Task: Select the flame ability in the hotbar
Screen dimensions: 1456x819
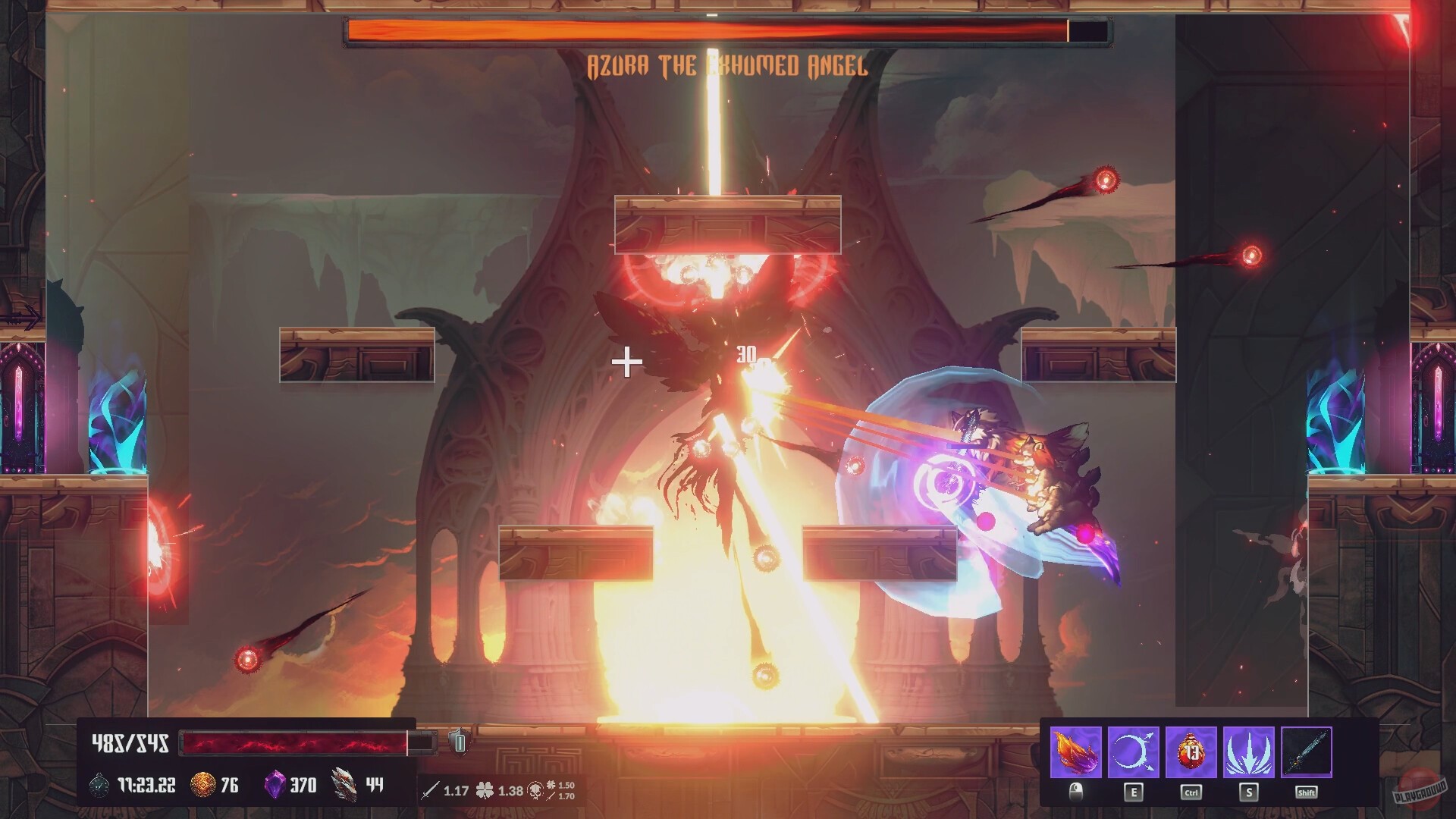Action: click(1076, 752)
